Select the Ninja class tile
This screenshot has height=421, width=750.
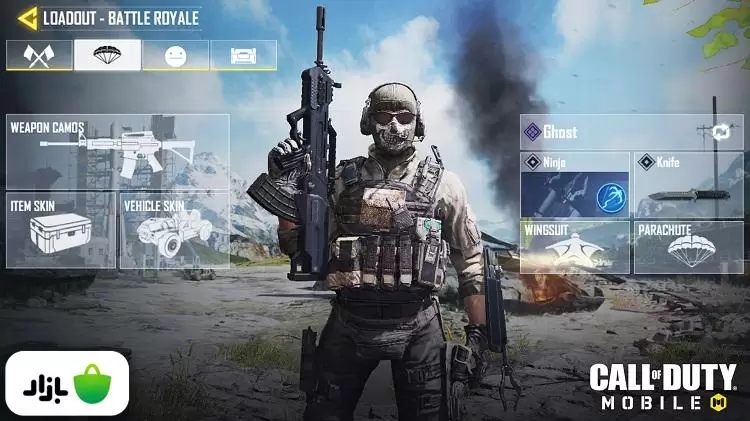[x=574, y=184]
